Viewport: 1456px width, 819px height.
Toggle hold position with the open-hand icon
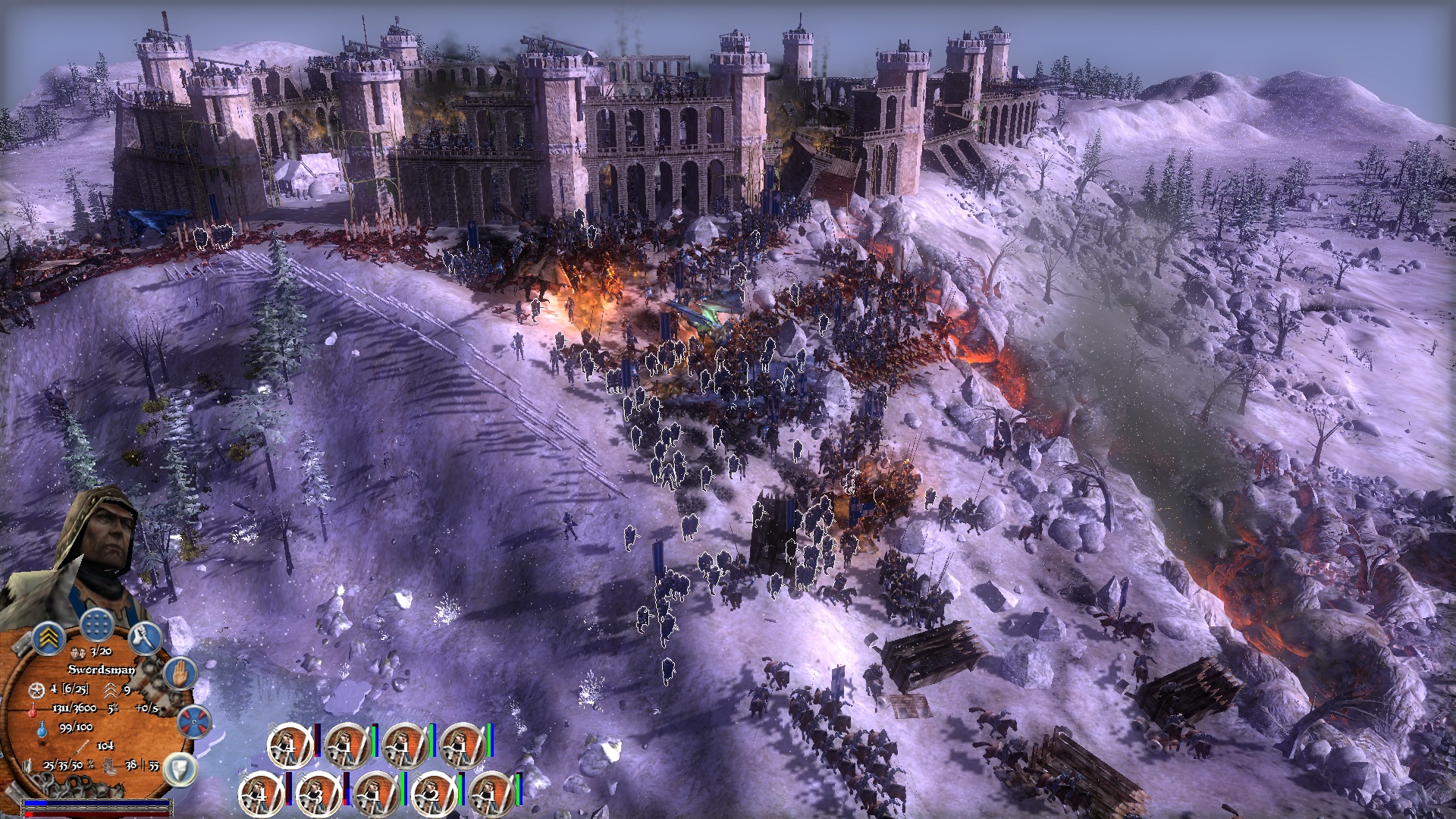pyautogui.click(x=180, y=672)
